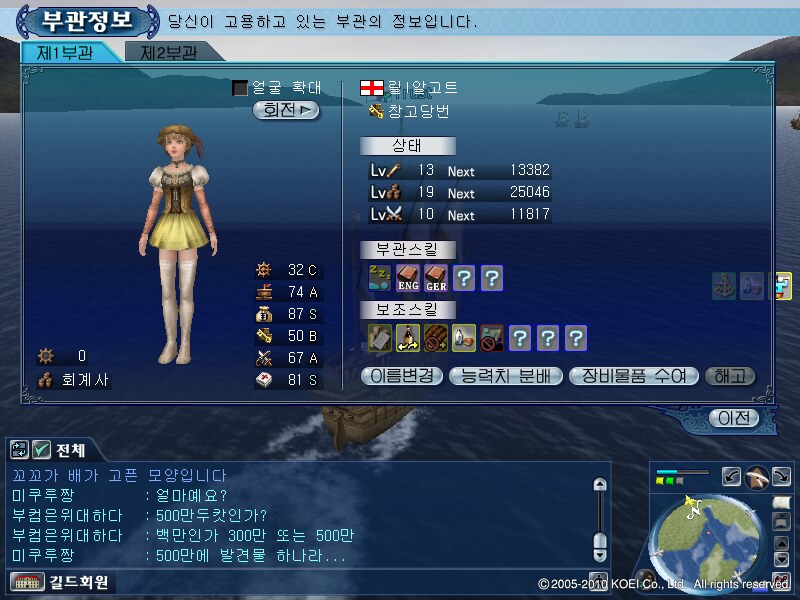Toggle the 얼굴 확대 checkbox
This screenshot has width=800, height=600.
240,89
